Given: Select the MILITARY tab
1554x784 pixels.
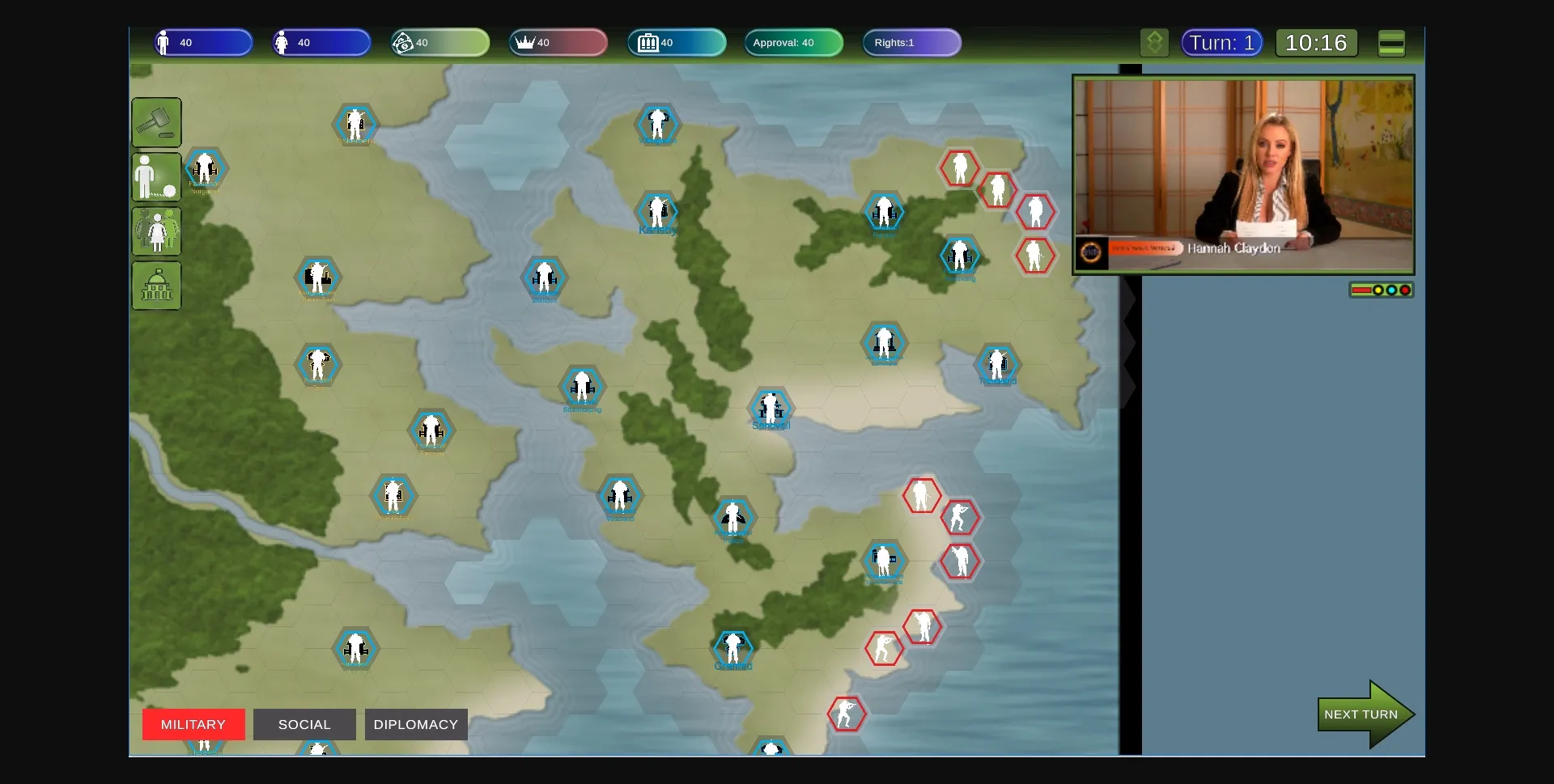Looking at the screenshot, I should (193, 724).
